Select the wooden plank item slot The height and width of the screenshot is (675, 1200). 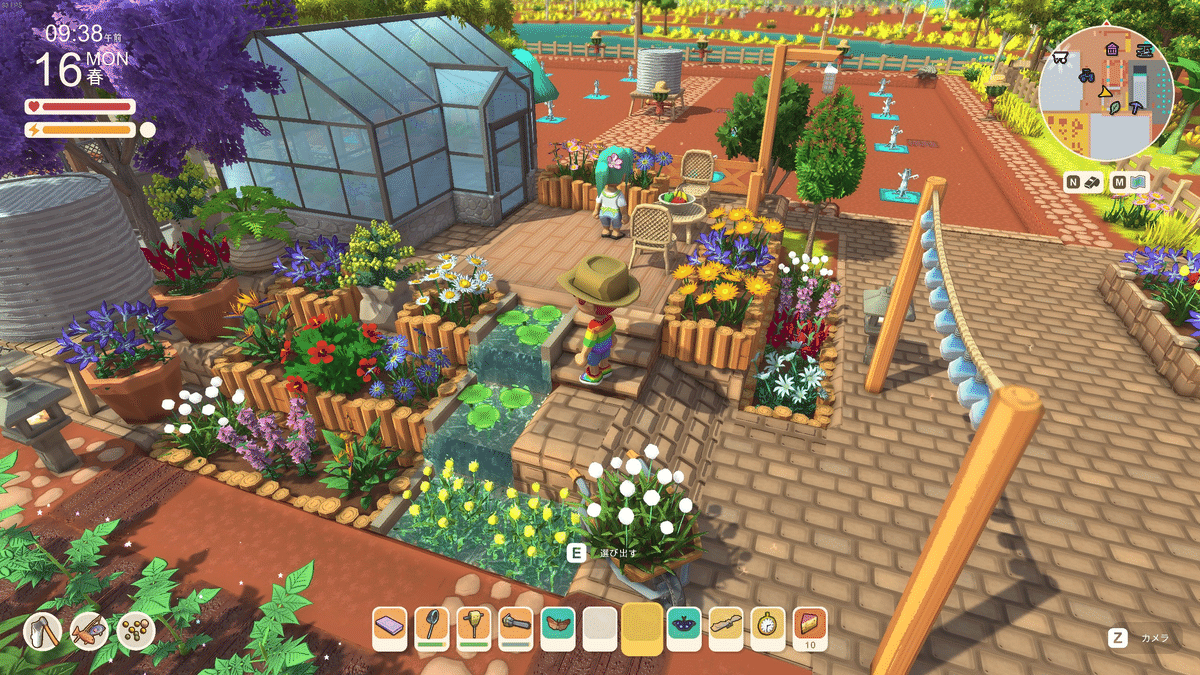tap(726, 626)
